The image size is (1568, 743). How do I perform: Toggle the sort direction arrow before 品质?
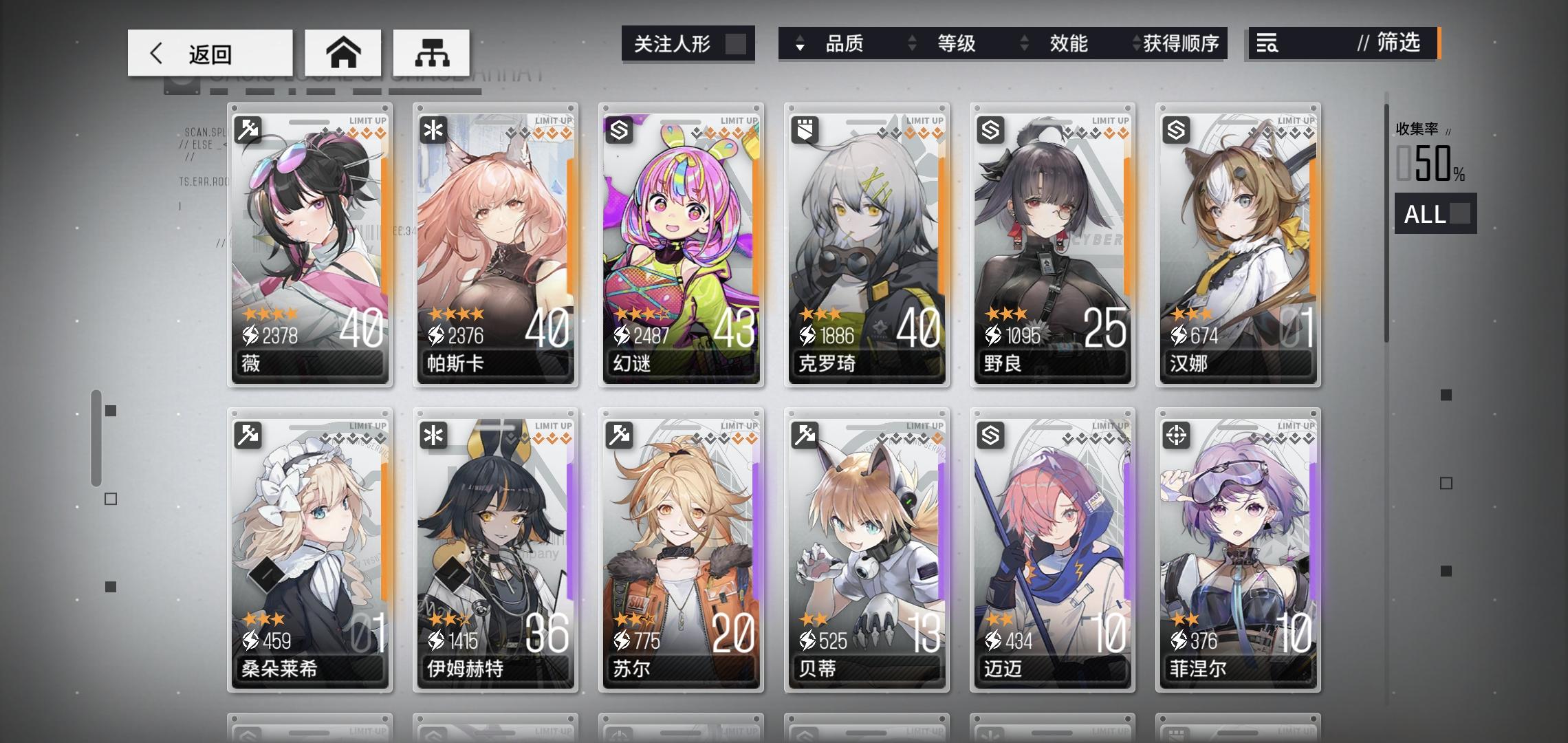coord(799,44)
